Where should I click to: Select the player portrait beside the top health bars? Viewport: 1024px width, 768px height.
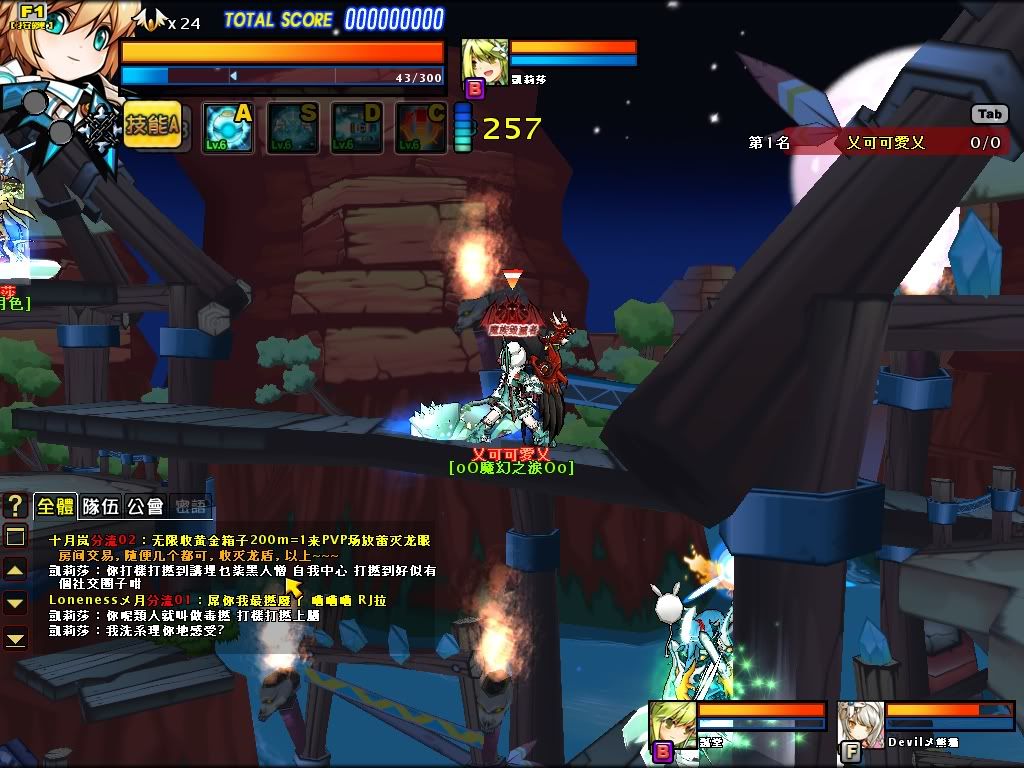[485, 62]
